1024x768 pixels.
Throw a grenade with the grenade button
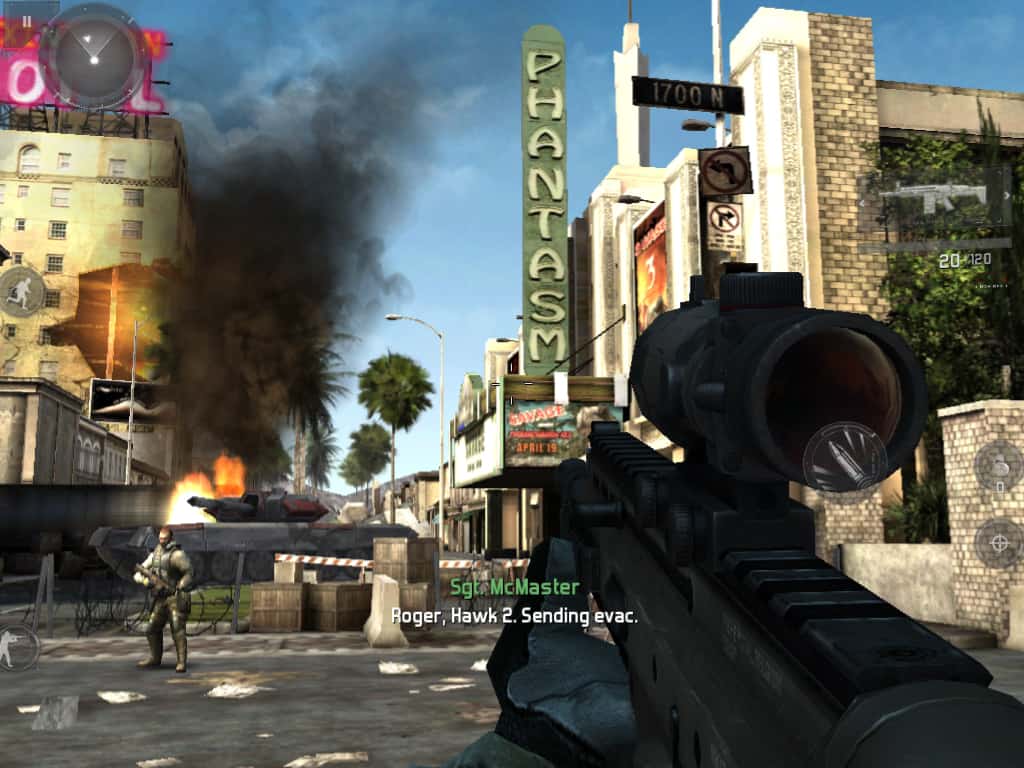coord(997,465)
